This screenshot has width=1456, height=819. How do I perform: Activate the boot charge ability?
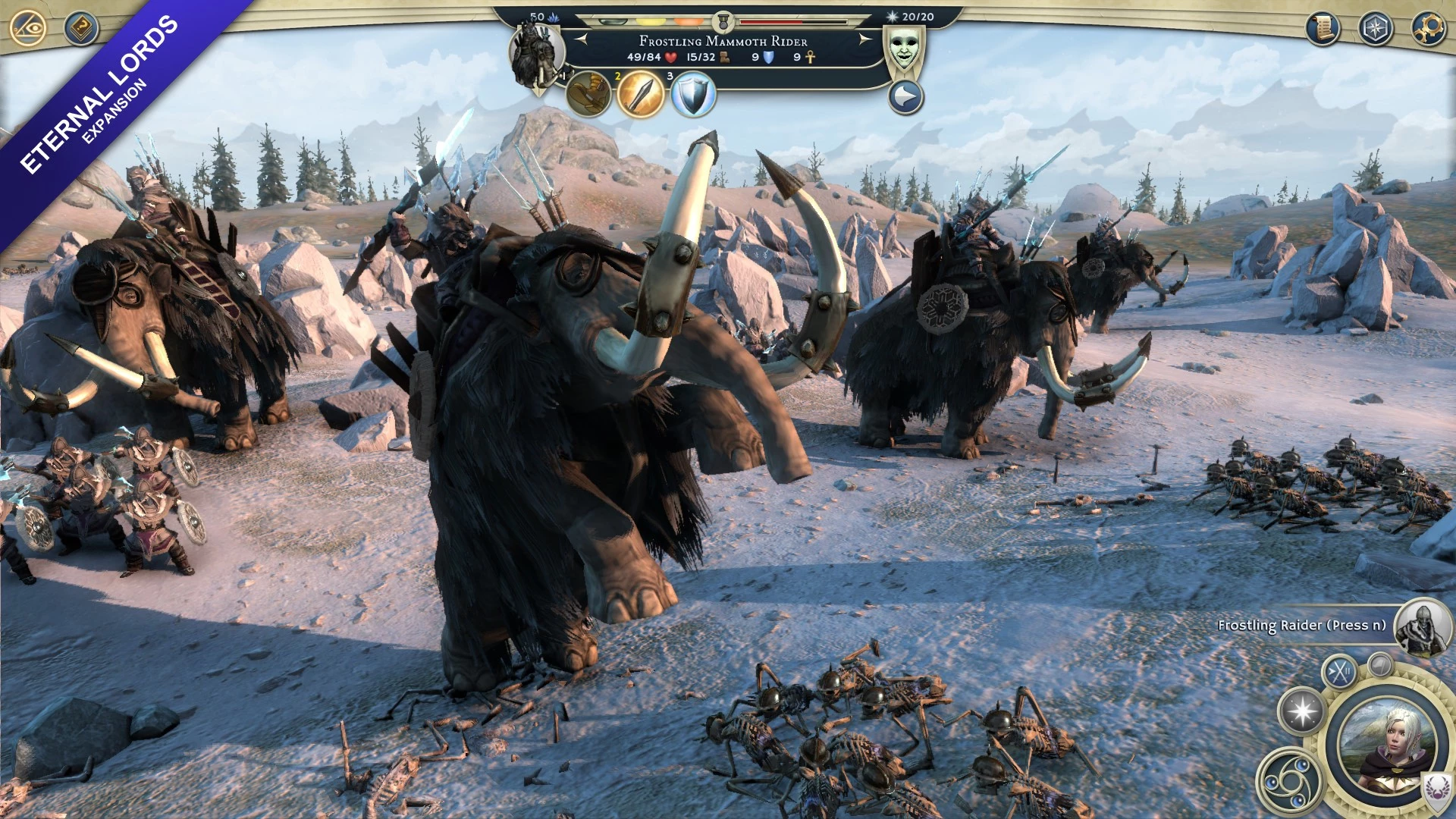(x=588, y=95)
